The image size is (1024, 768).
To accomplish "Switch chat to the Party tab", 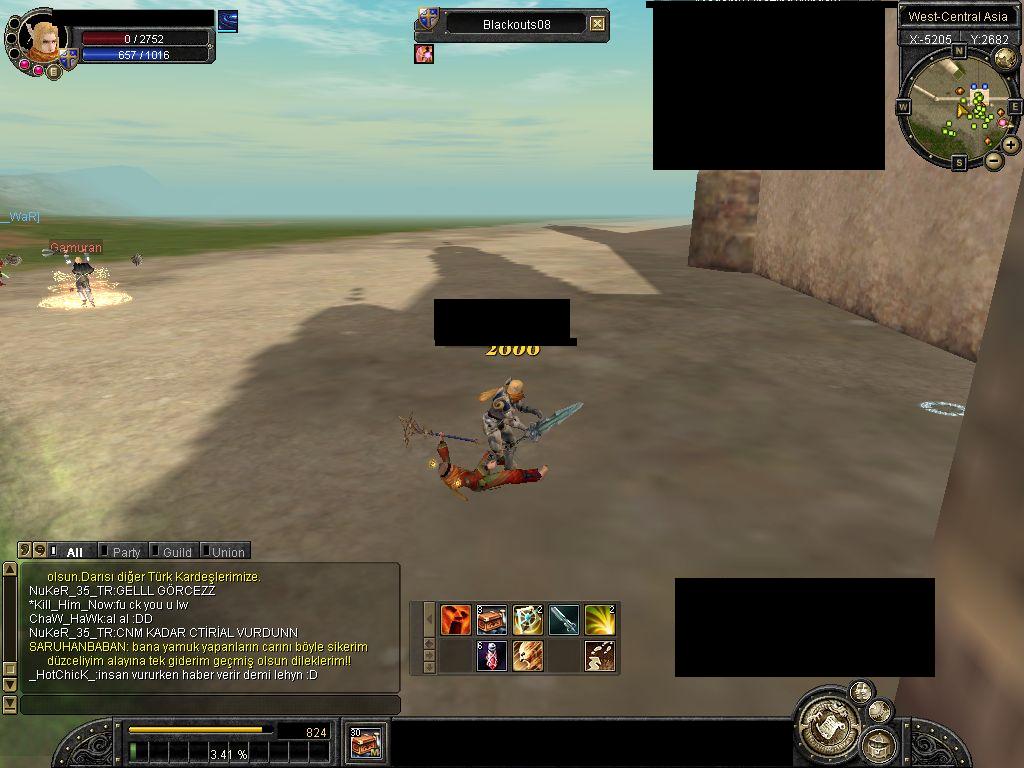I will click(x=126, y=552).
